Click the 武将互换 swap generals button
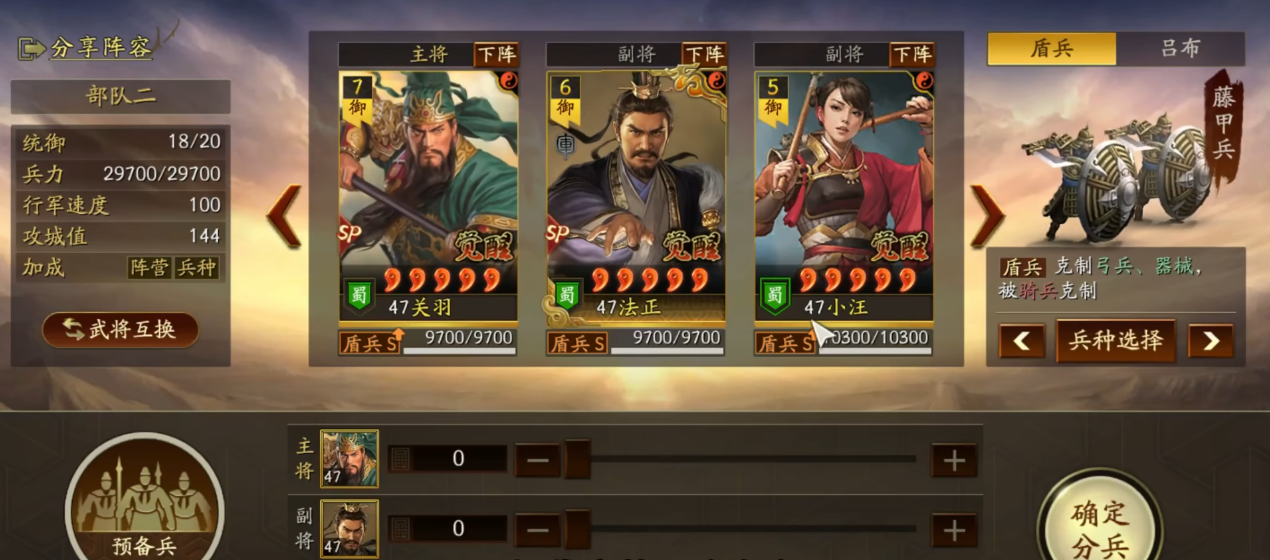This screenshot has width=1270, height=560. (x=120, y=330)
